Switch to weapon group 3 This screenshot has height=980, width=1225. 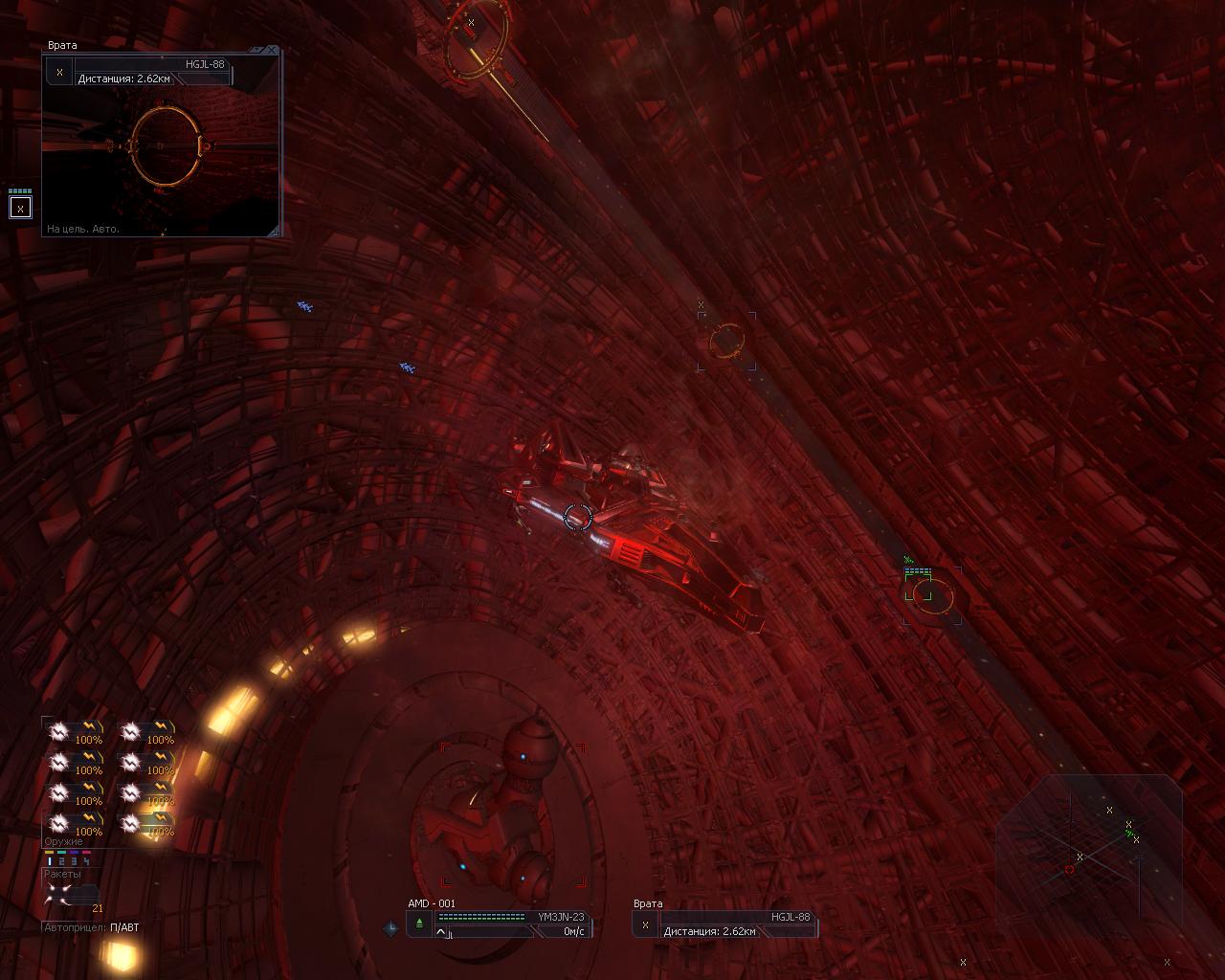pyautogui.click(x=75, y=861)
